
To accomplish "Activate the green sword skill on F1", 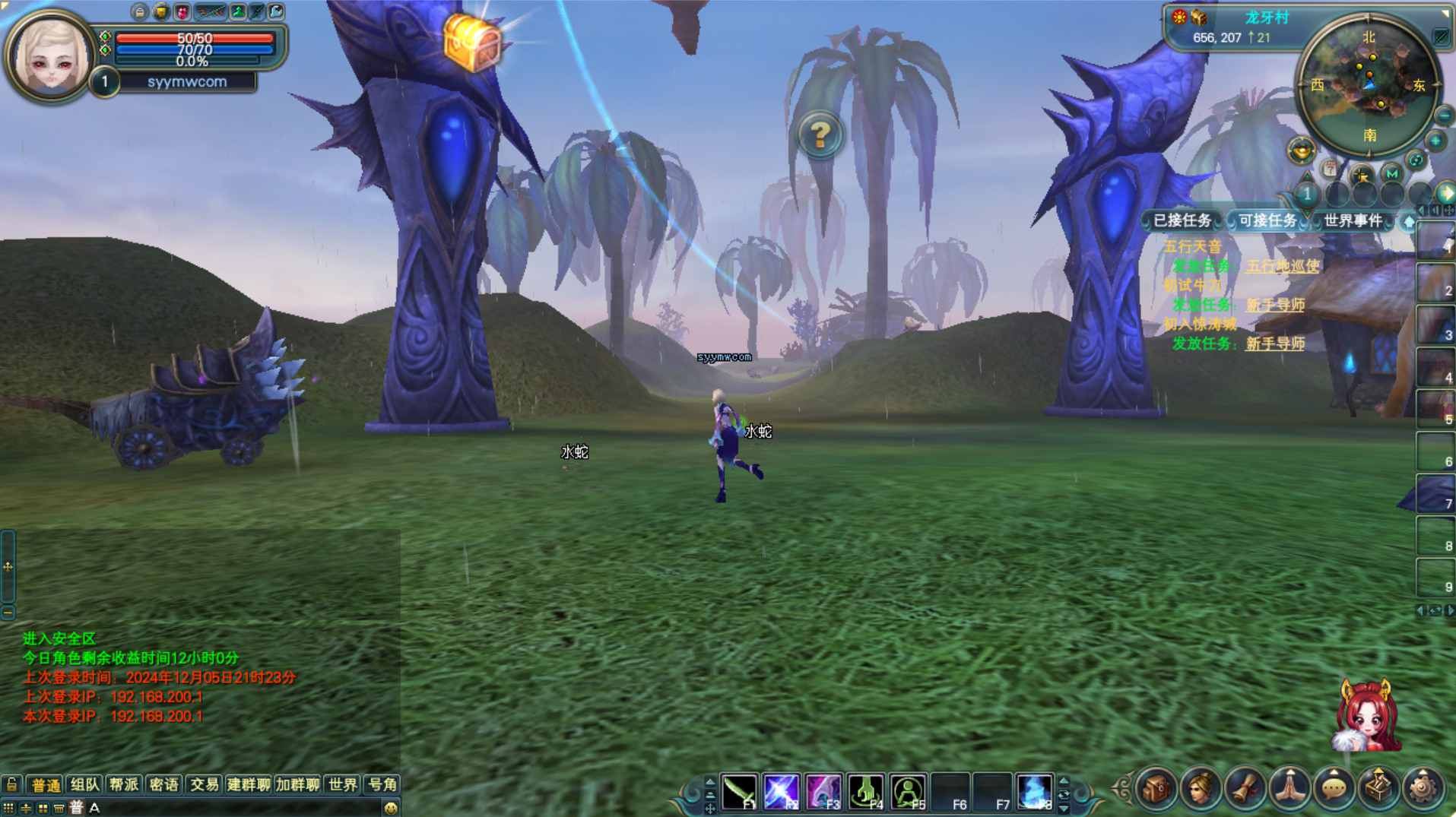I will [x=739, y=791].
